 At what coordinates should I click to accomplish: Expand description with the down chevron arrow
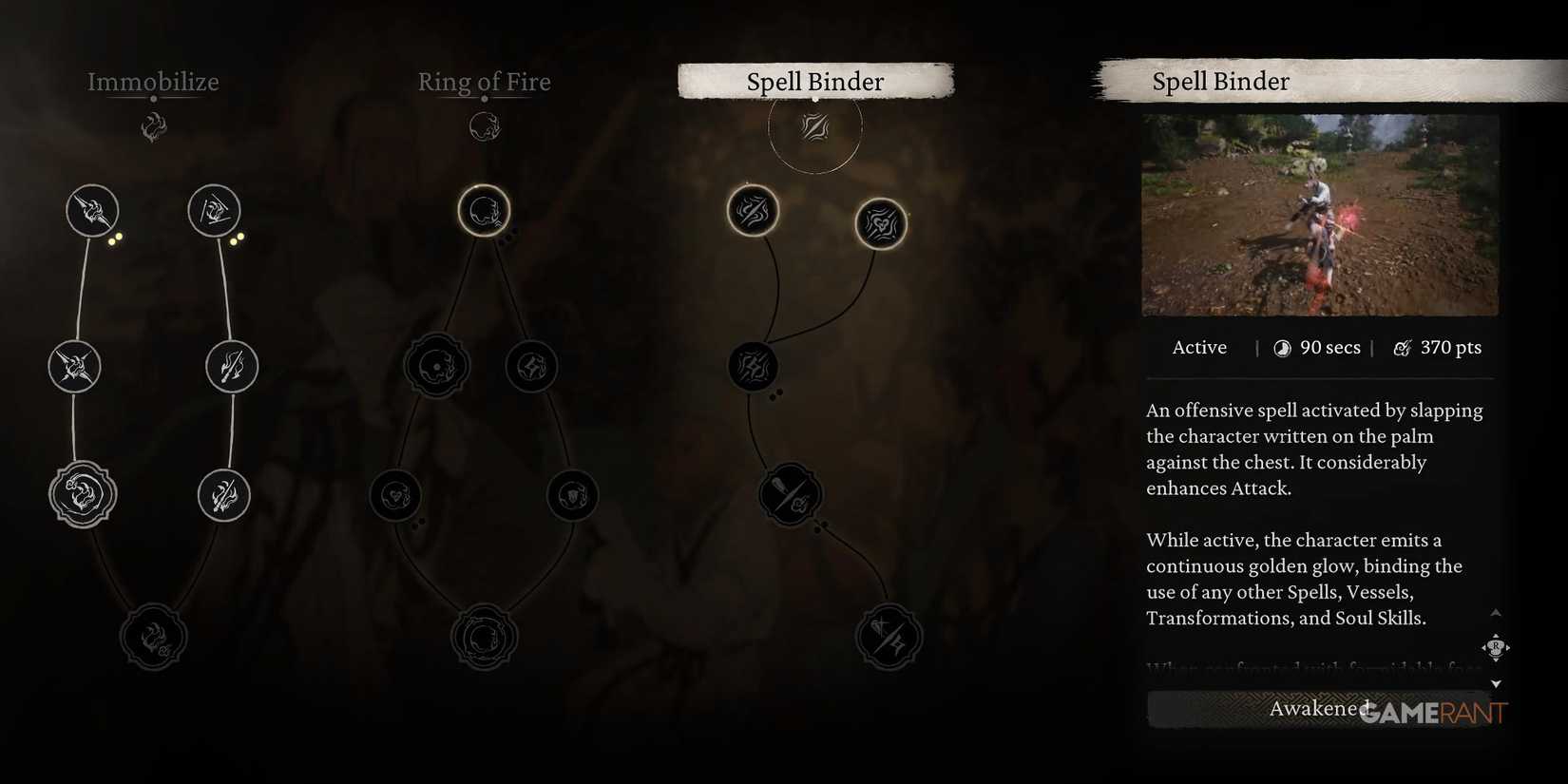click(x=1497, y=681)
